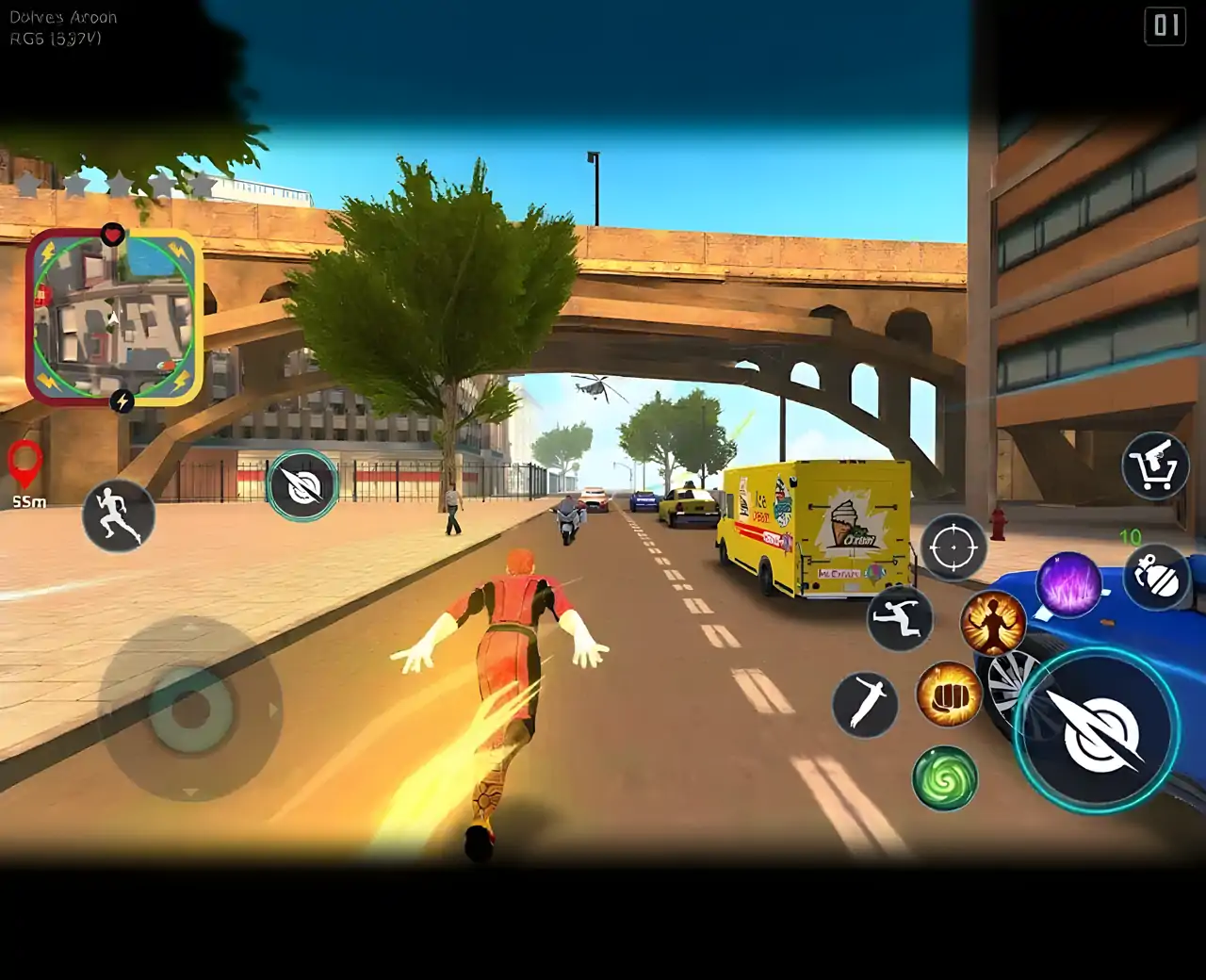
Task: Trigger the flaming fist punch ability
Action: point(948,694)
